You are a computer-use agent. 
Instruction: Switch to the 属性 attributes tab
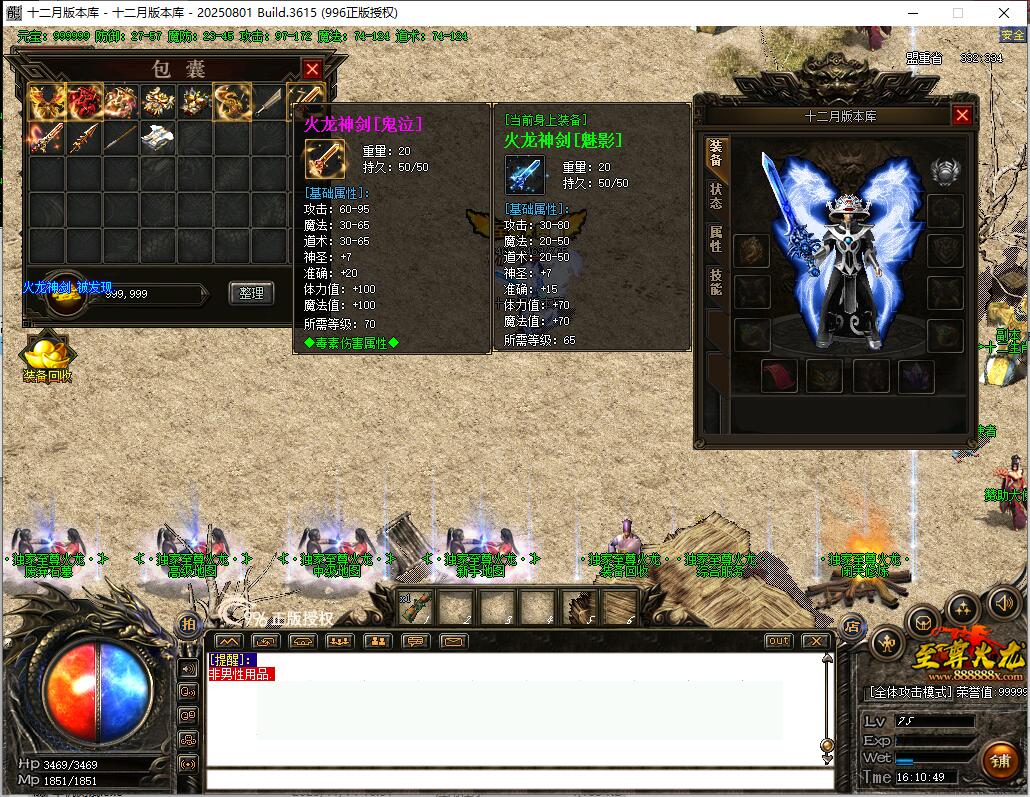tap(716, 239)
